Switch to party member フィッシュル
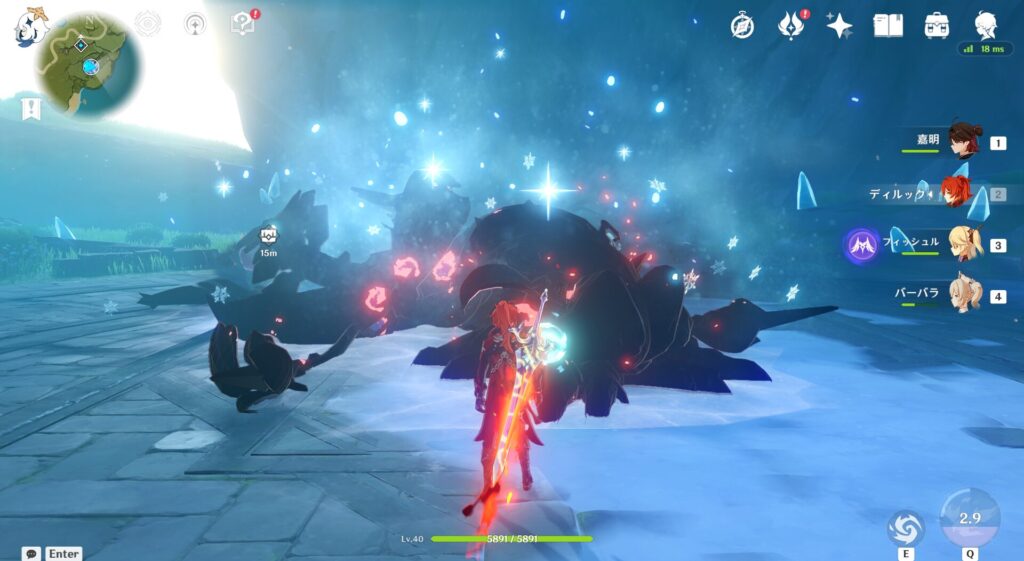The width and height of the screenshot is (1024, 561). [x=963, y=245]
